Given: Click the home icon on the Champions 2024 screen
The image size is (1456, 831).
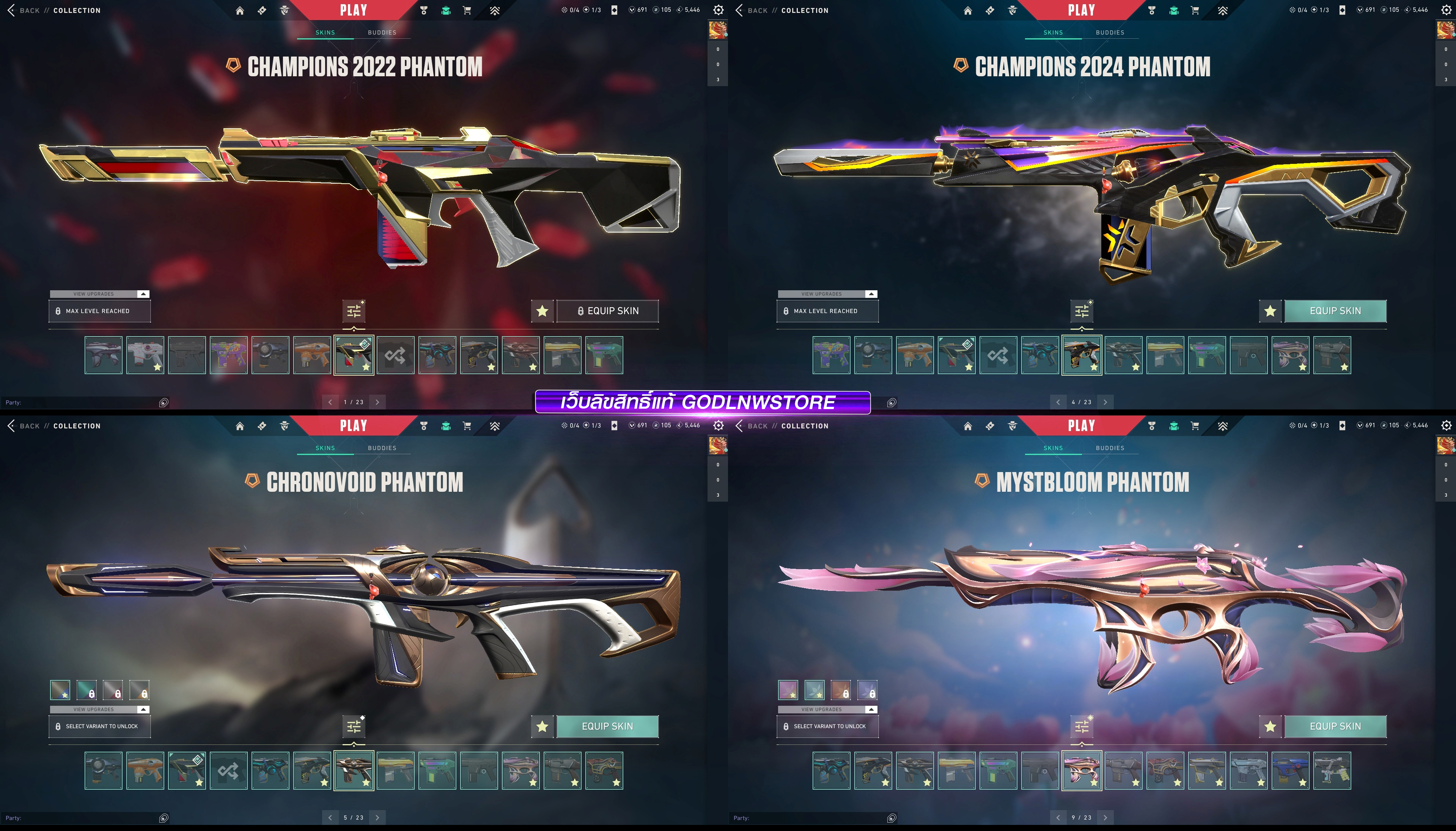Looking at the screenshot, I should pyautogui.click(x=968, y=10).
